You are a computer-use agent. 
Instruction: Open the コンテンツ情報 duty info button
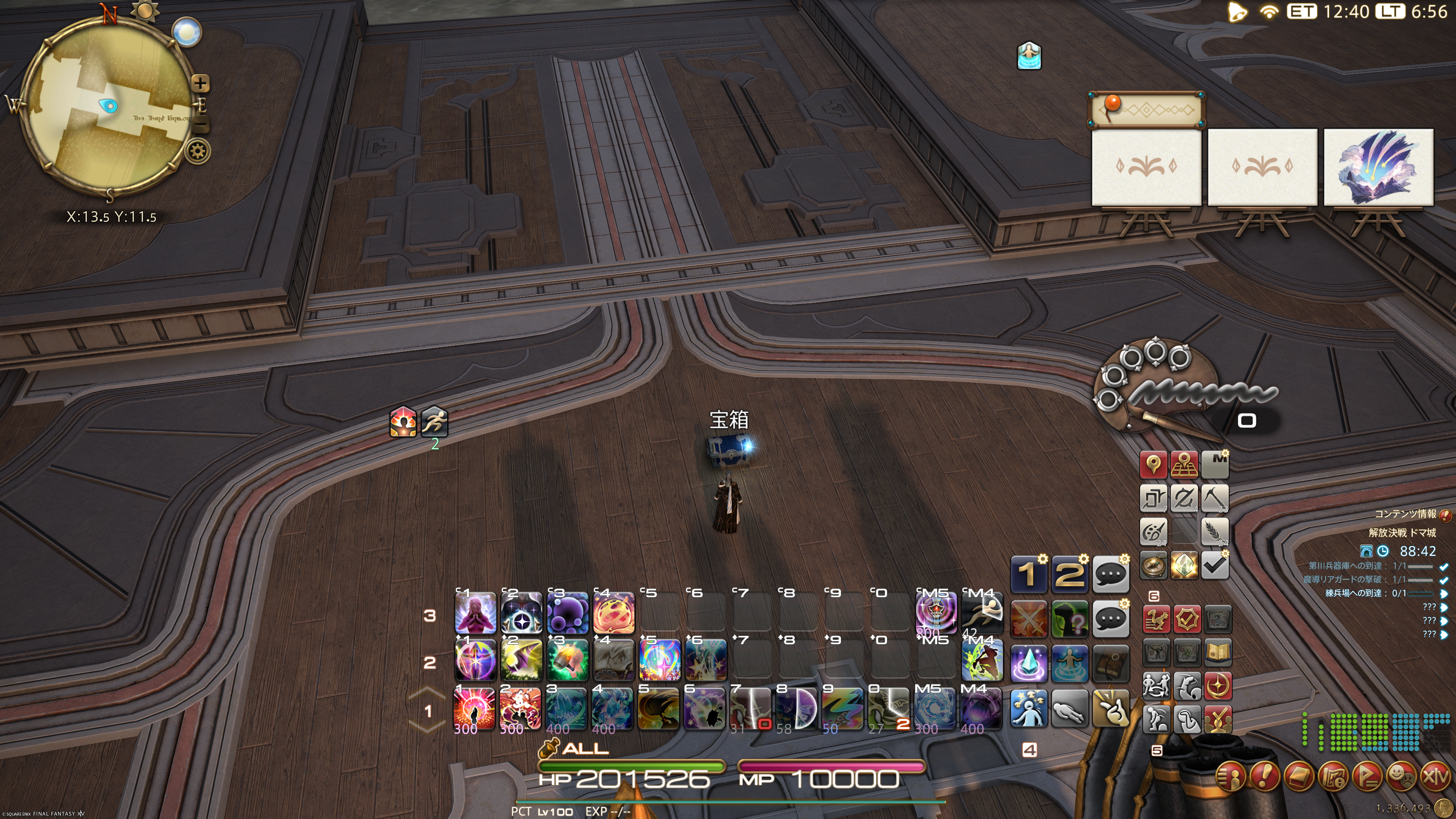[1445, 515]
